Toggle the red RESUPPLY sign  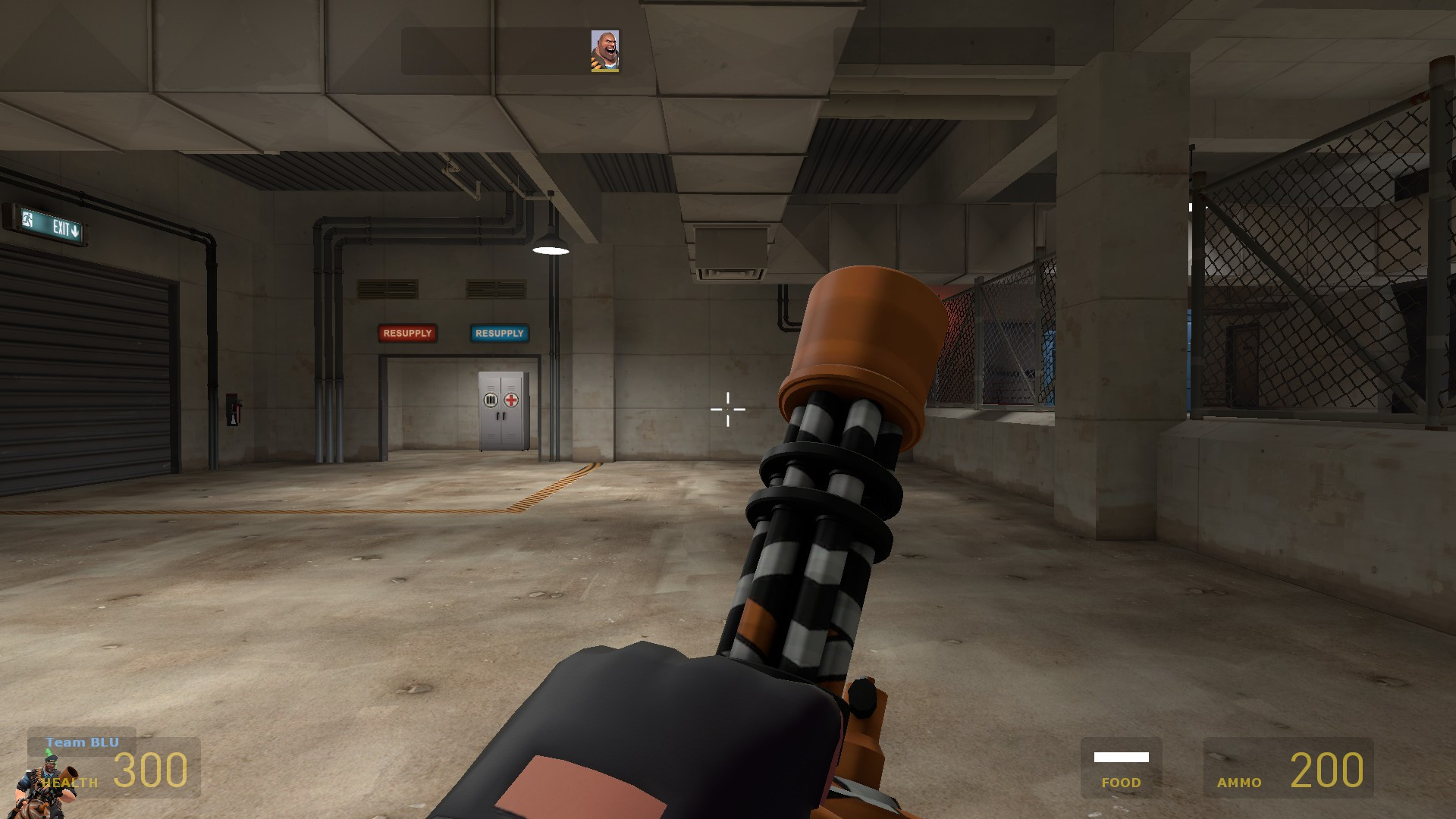(408, 333)
